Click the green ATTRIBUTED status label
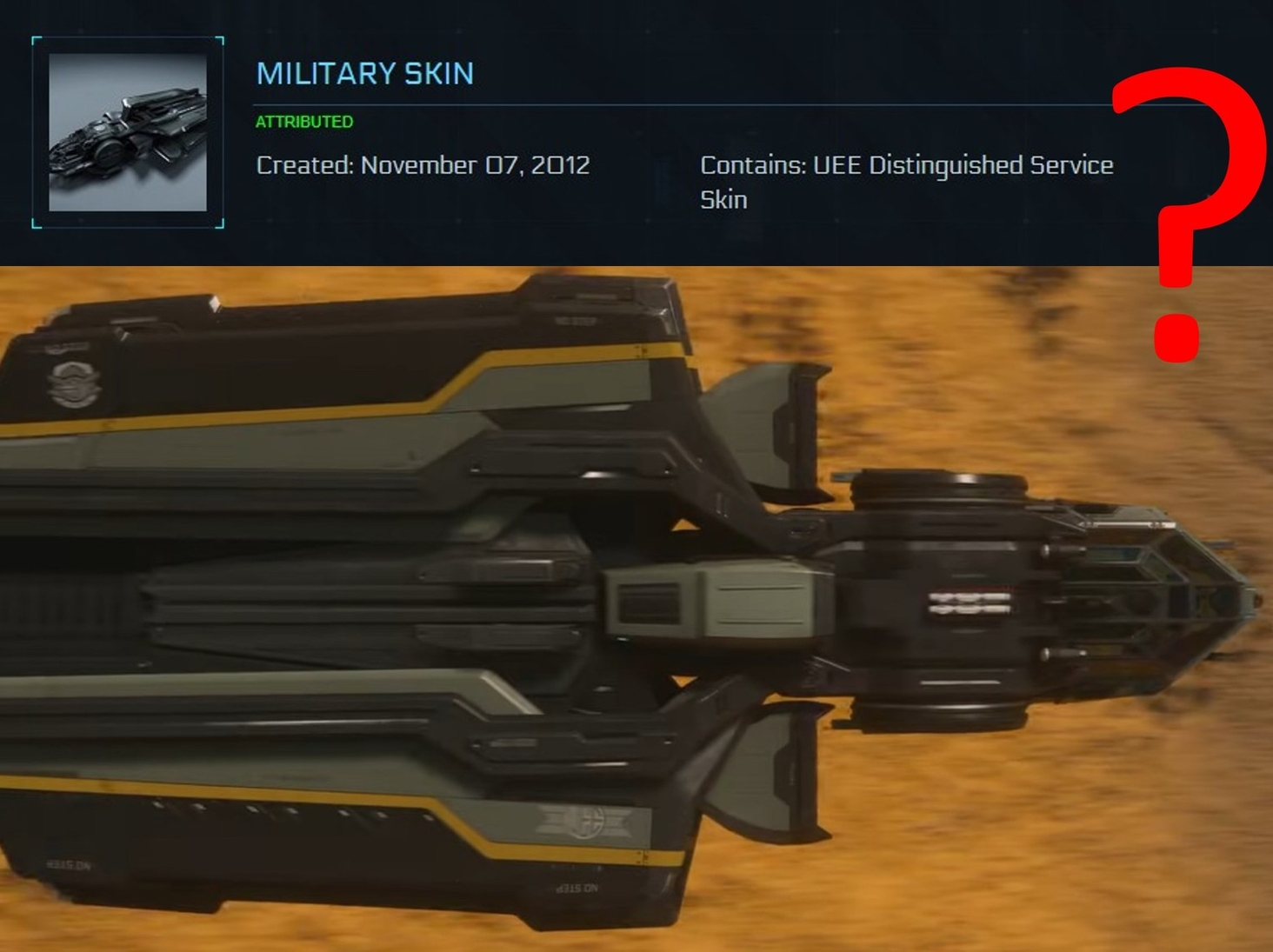This screenshot has width=1273, height=952. 303,123
